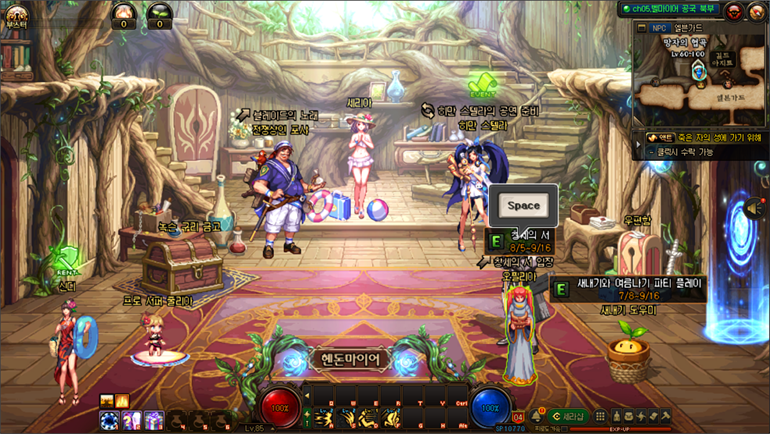Click the green sprout counter icon
The height and width of the screenshot is (434, 770).
[x=159, y=13]
